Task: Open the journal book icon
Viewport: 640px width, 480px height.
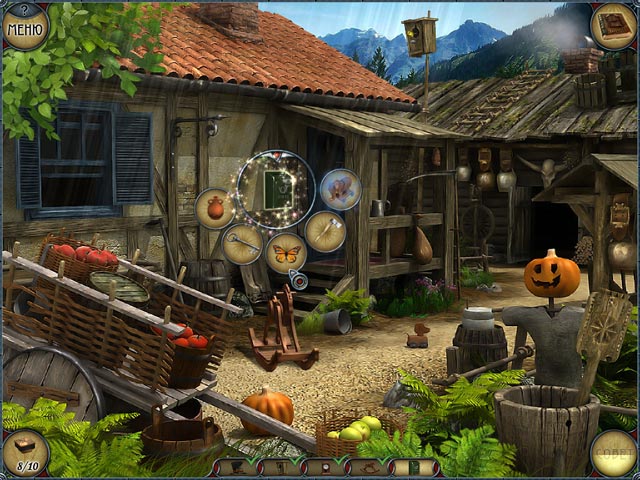Action: tap(612, 25)
